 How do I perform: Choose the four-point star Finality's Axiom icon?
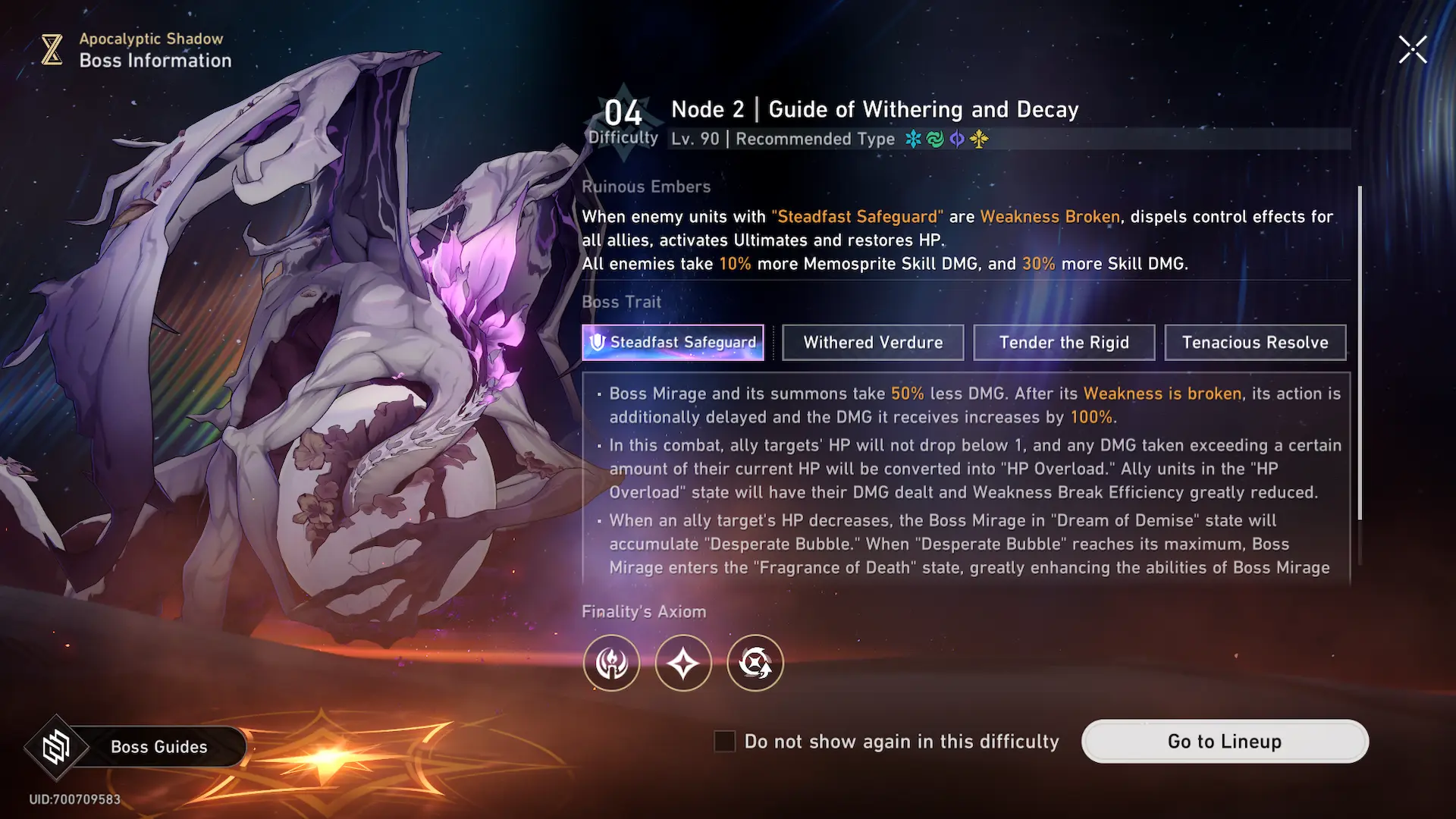(683, 664)
